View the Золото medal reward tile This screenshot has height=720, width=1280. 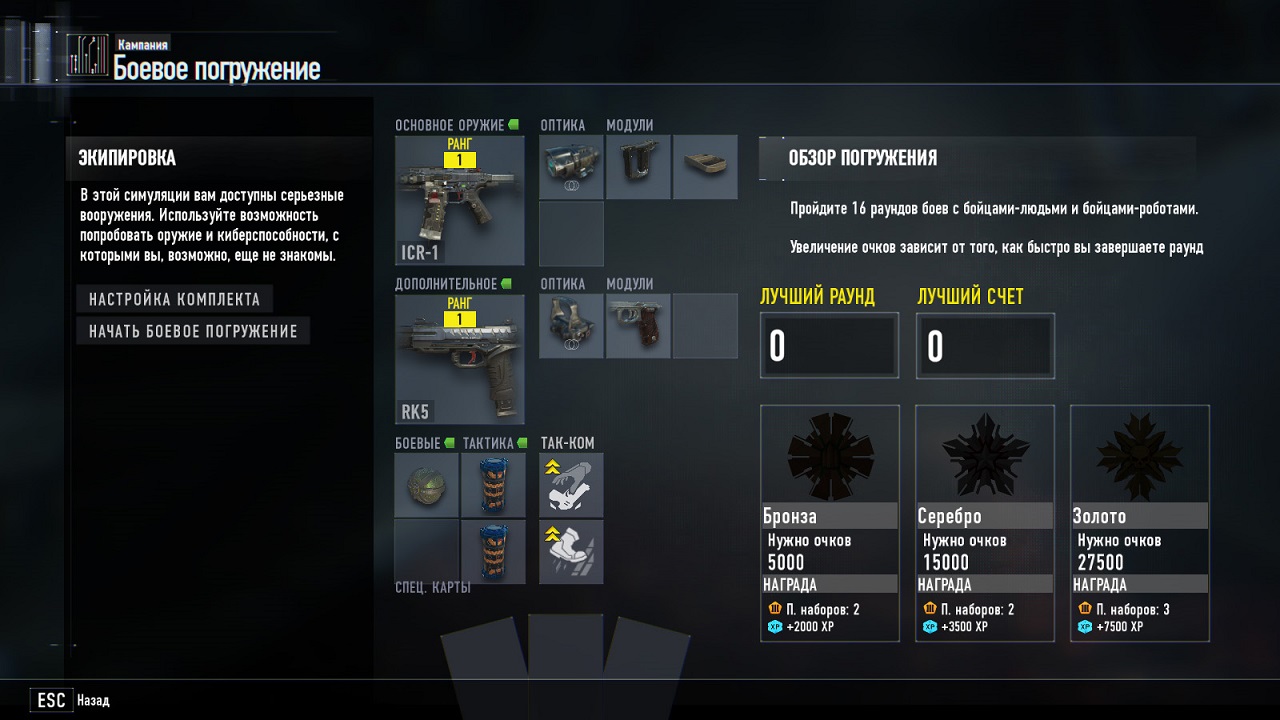(x=1140, y=522)
